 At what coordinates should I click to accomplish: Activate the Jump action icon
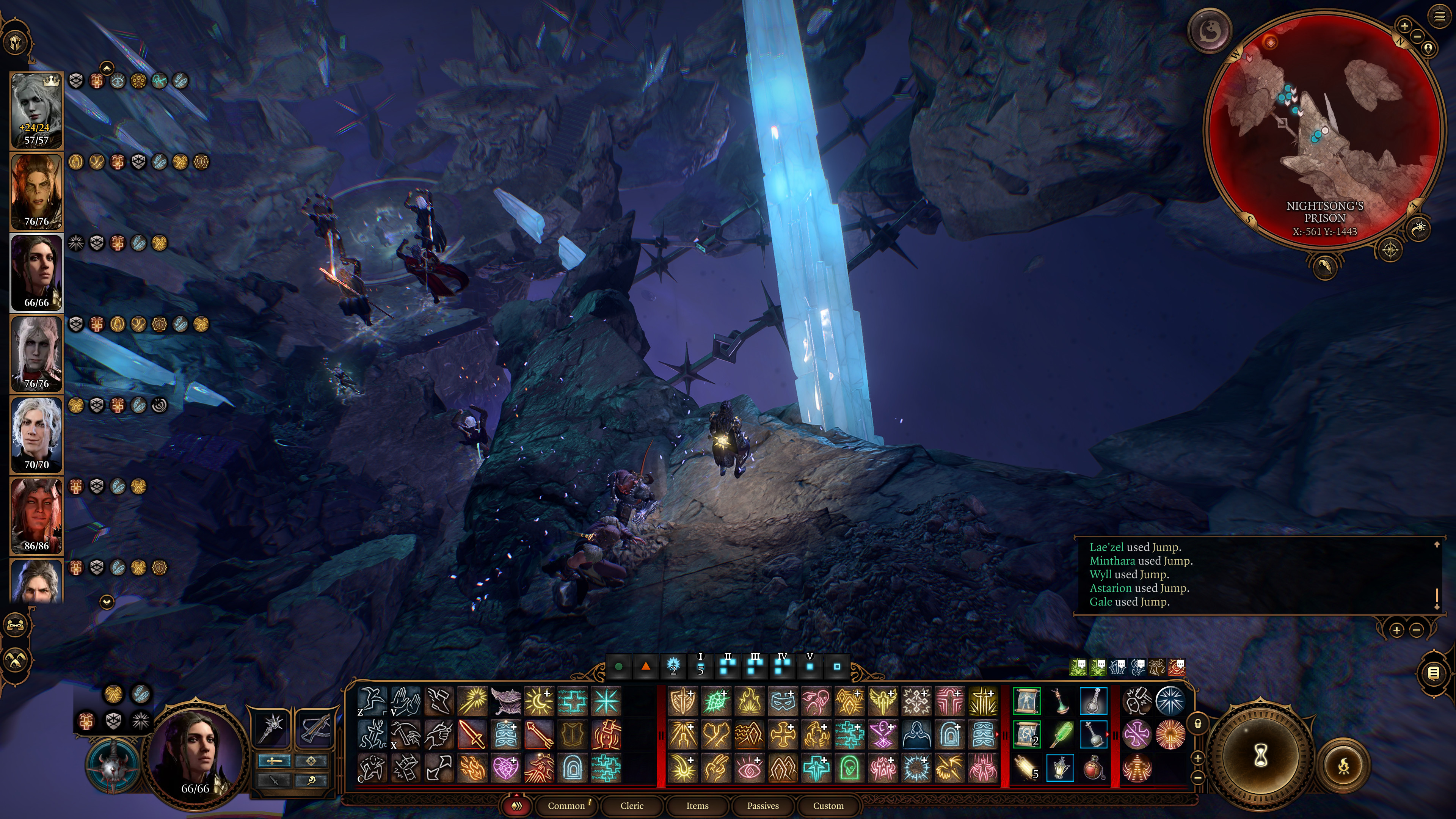[372, 701]
